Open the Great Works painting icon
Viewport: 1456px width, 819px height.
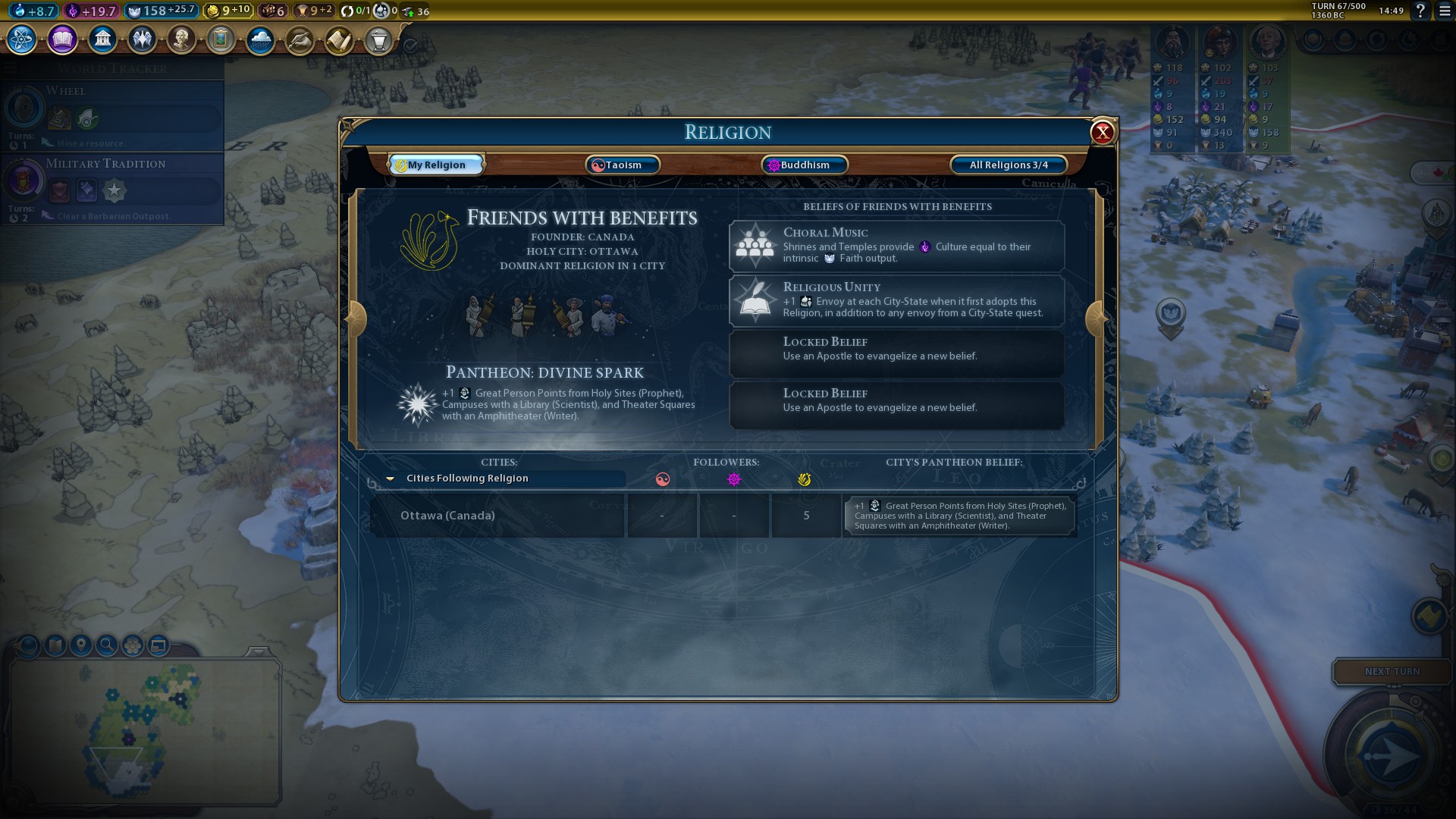click(x=221, y=39)
